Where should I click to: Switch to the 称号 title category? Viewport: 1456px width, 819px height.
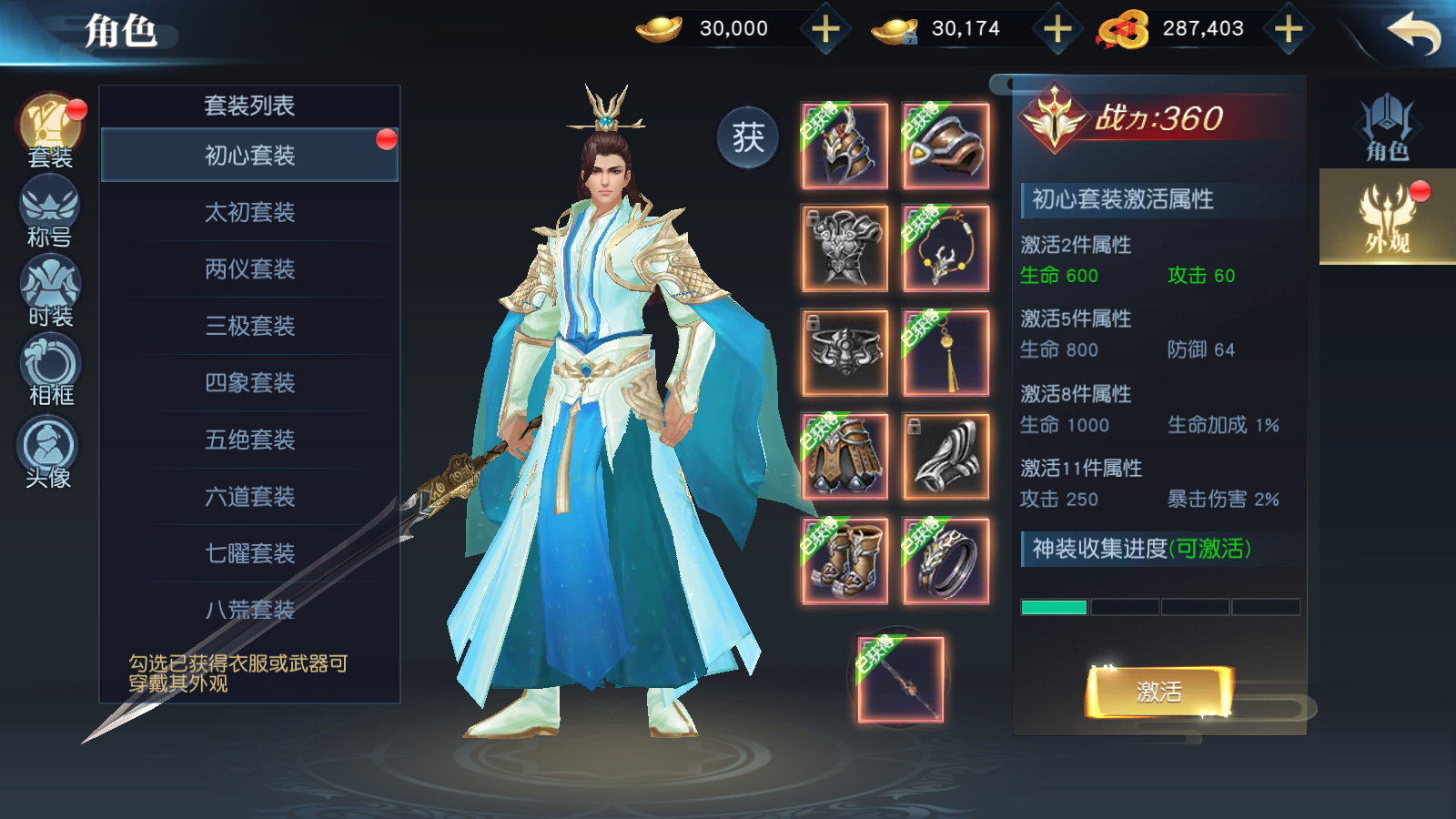pos(49,211)
